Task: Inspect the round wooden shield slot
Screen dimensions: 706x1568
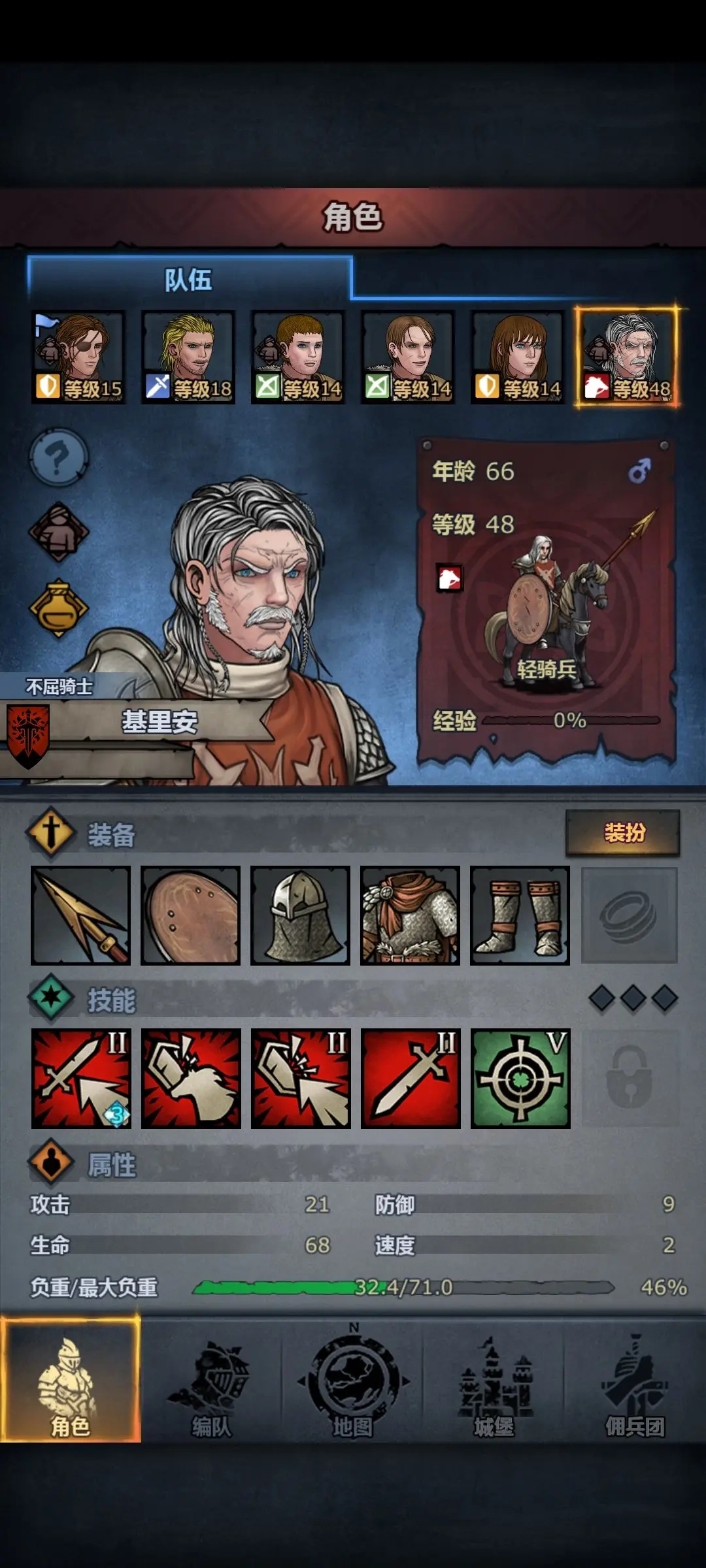Action: coord(191,915)
